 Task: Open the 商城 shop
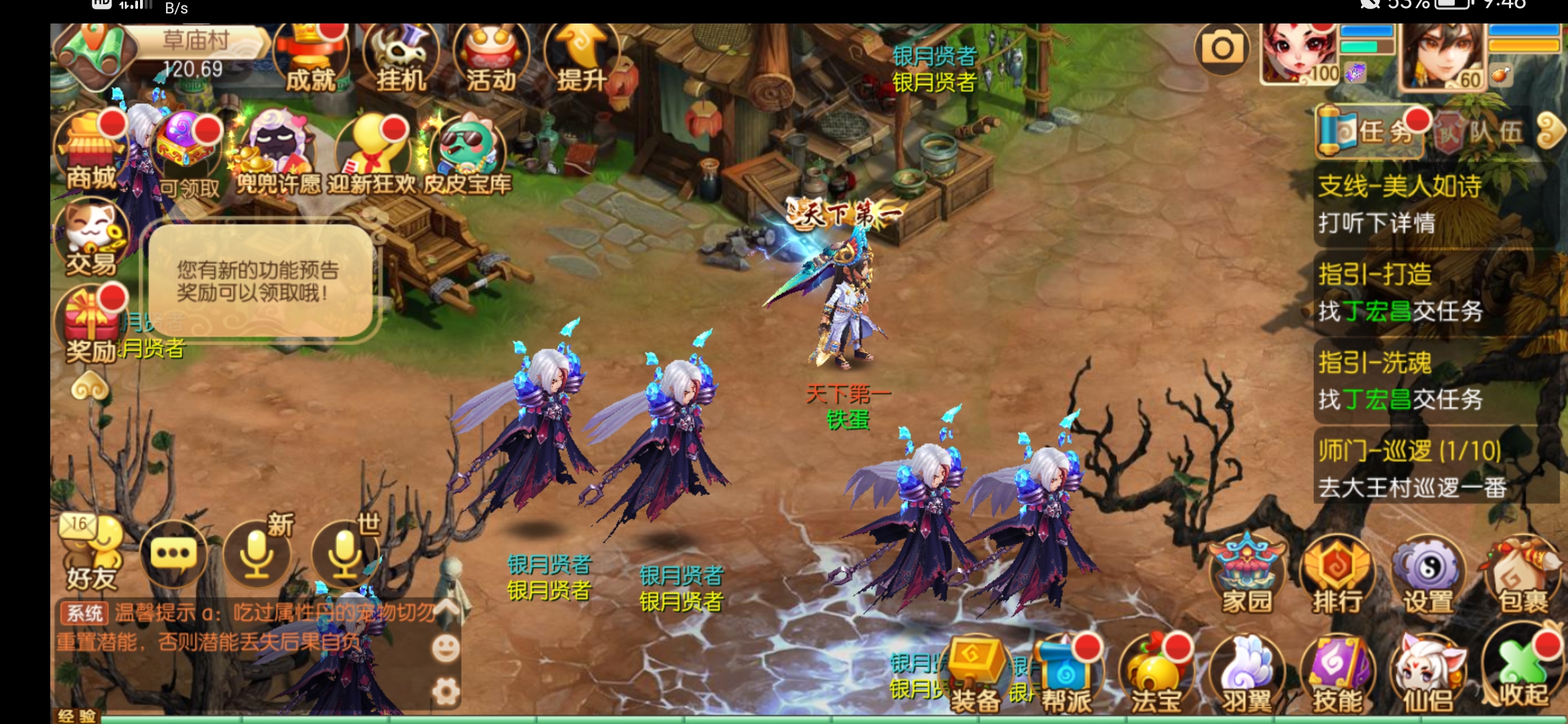point(91,152)
